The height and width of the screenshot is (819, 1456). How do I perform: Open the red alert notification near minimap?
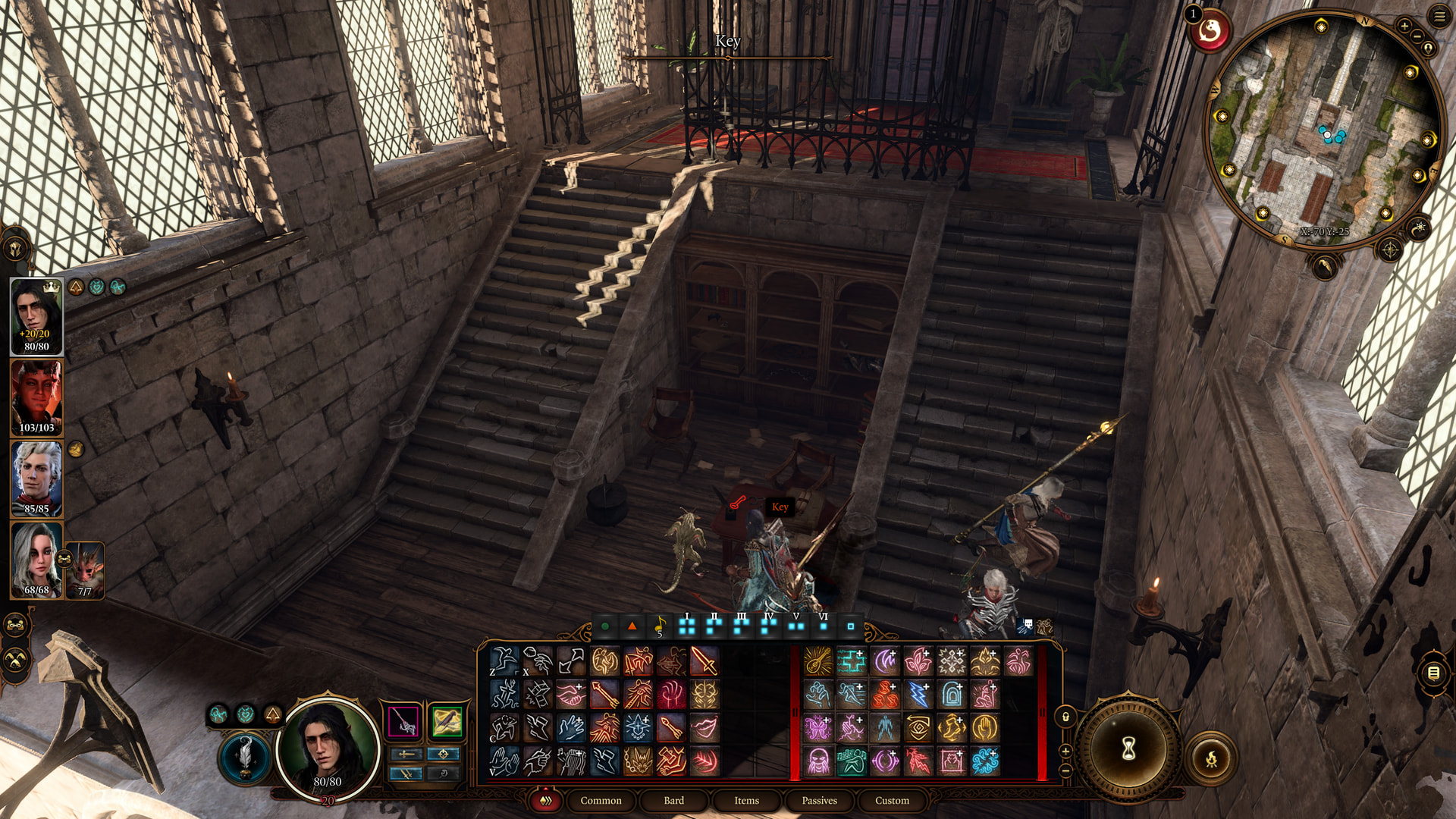coord(1210,31)
